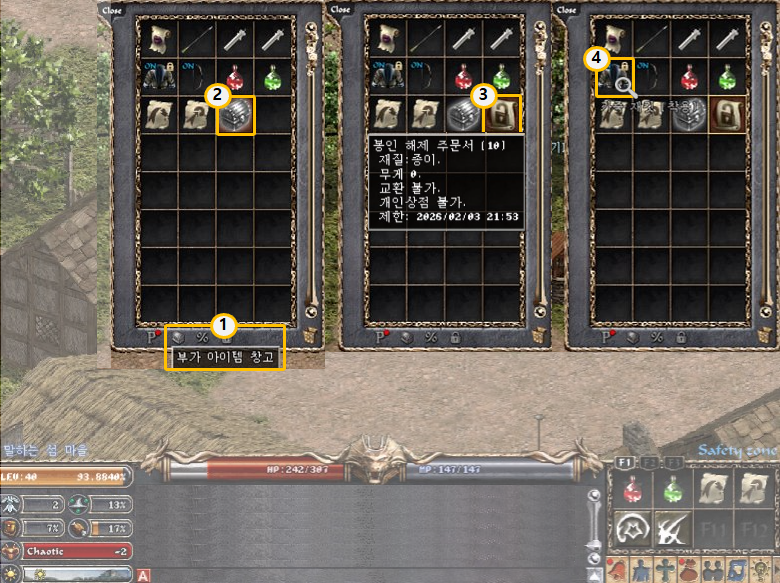Image resolution: width=780 pixels, height=583 pixels.
Task: Click the red A icon beside the chat
Action: point(143,575)
